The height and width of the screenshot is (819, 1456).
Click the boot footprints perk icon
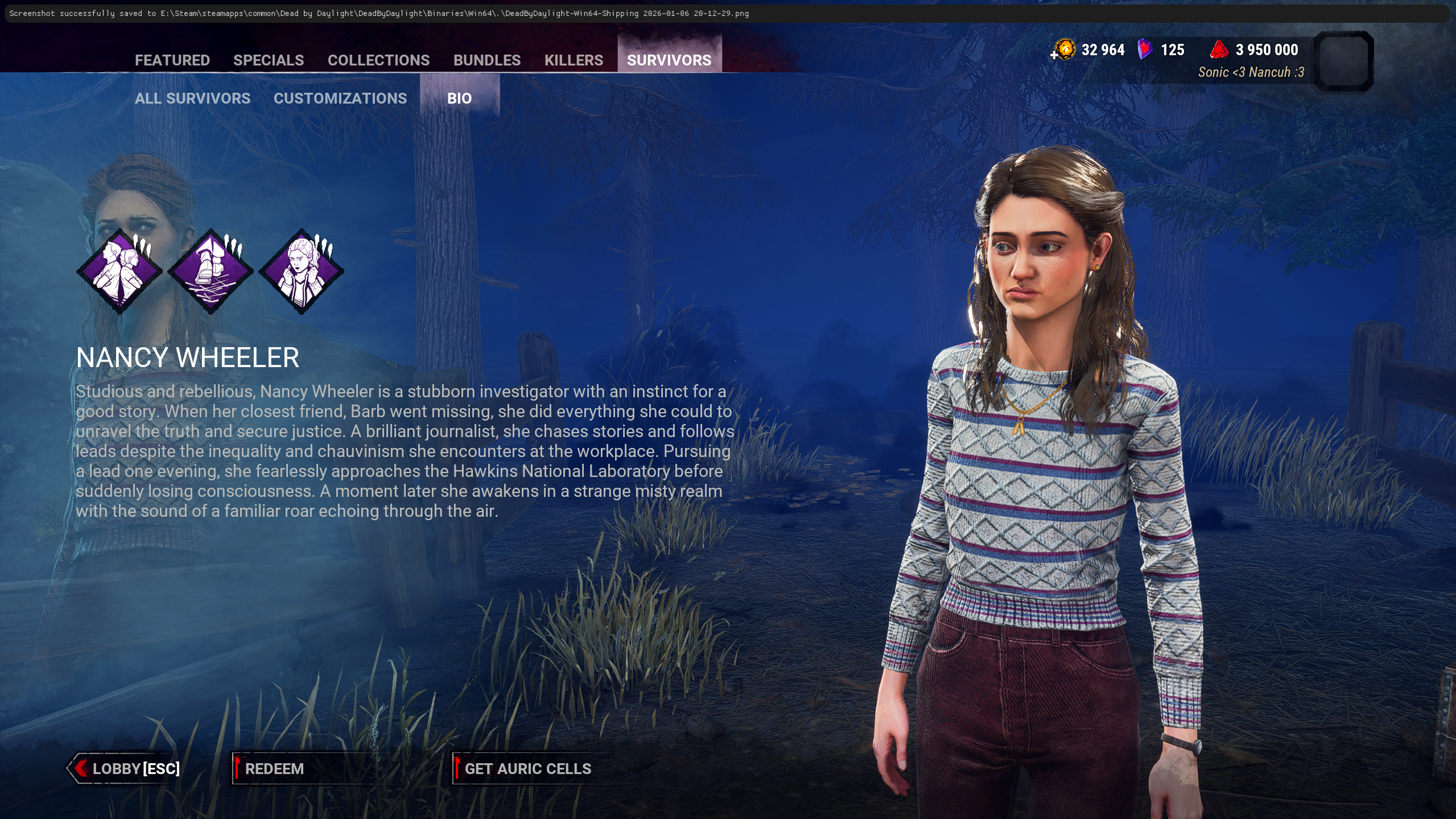pyautogui.click(x=211, y=271)
